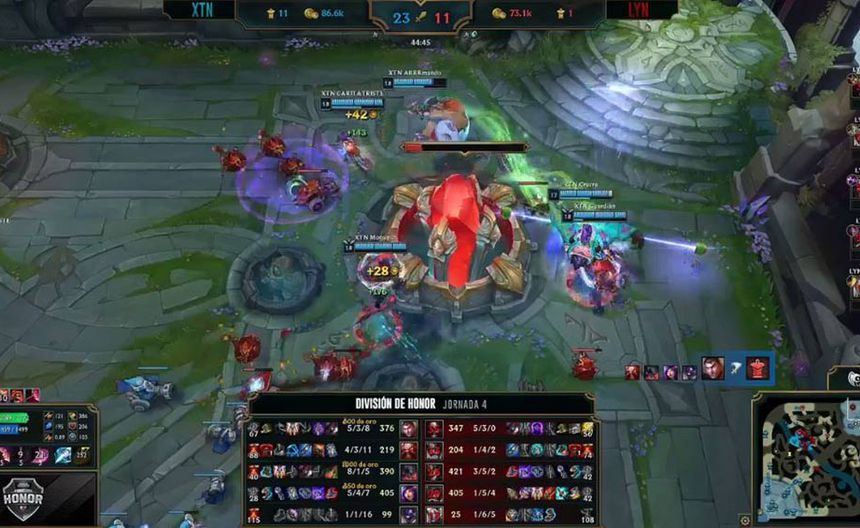Select the red player portrait with 1/5/4 score
Viewport: 860px width, 528px height.
tap(435, 493)
